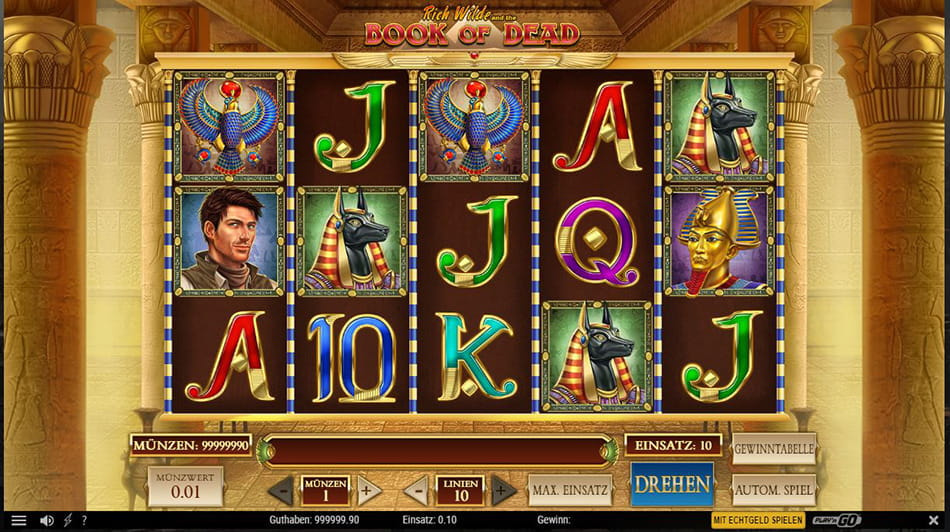Screen dimensions: 950x532
Task: Open the hamburger menu in the bottom bar
Action: pos(19,521)
